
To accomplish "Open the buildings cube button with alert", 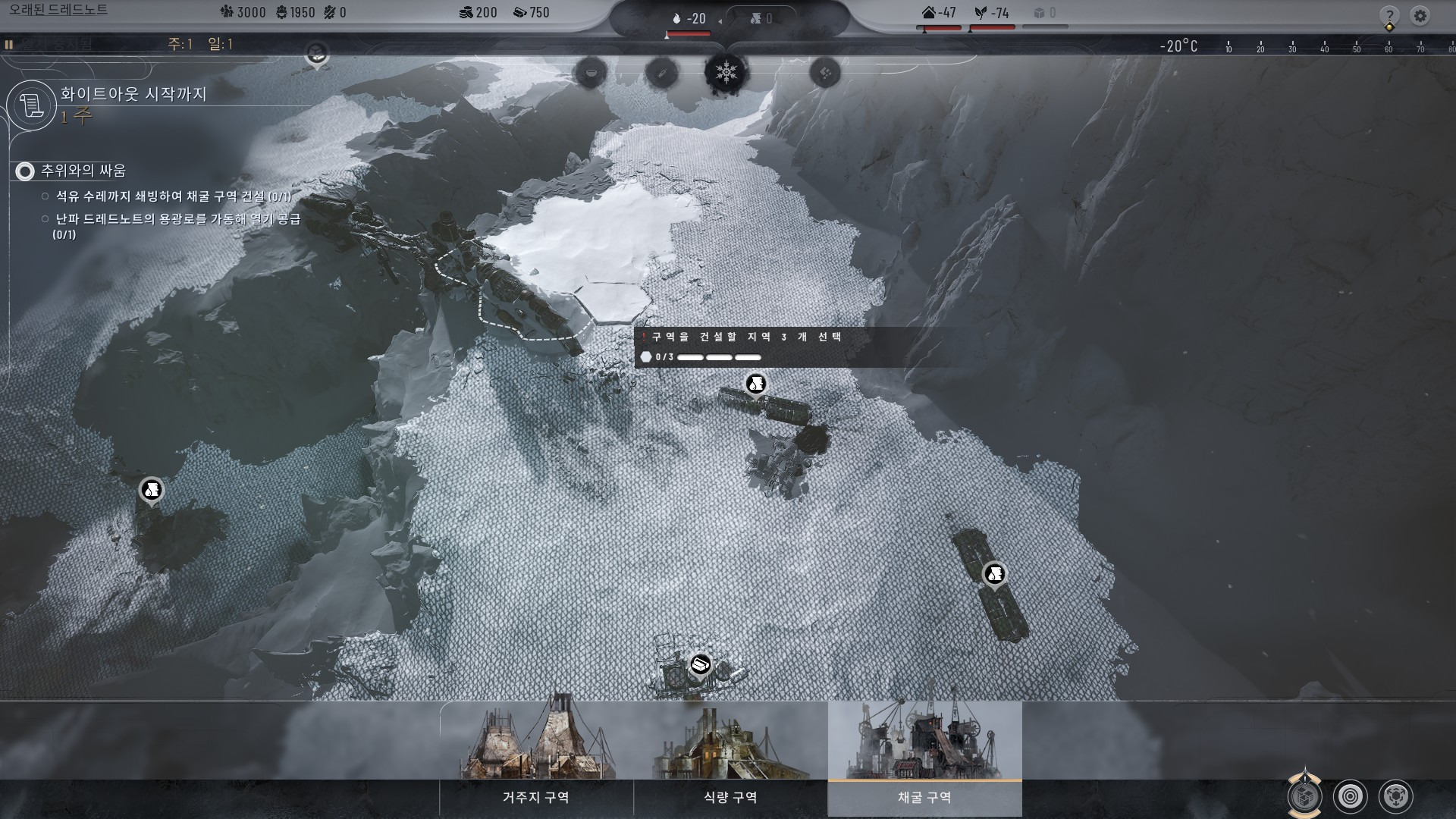I will [1304, 796].
